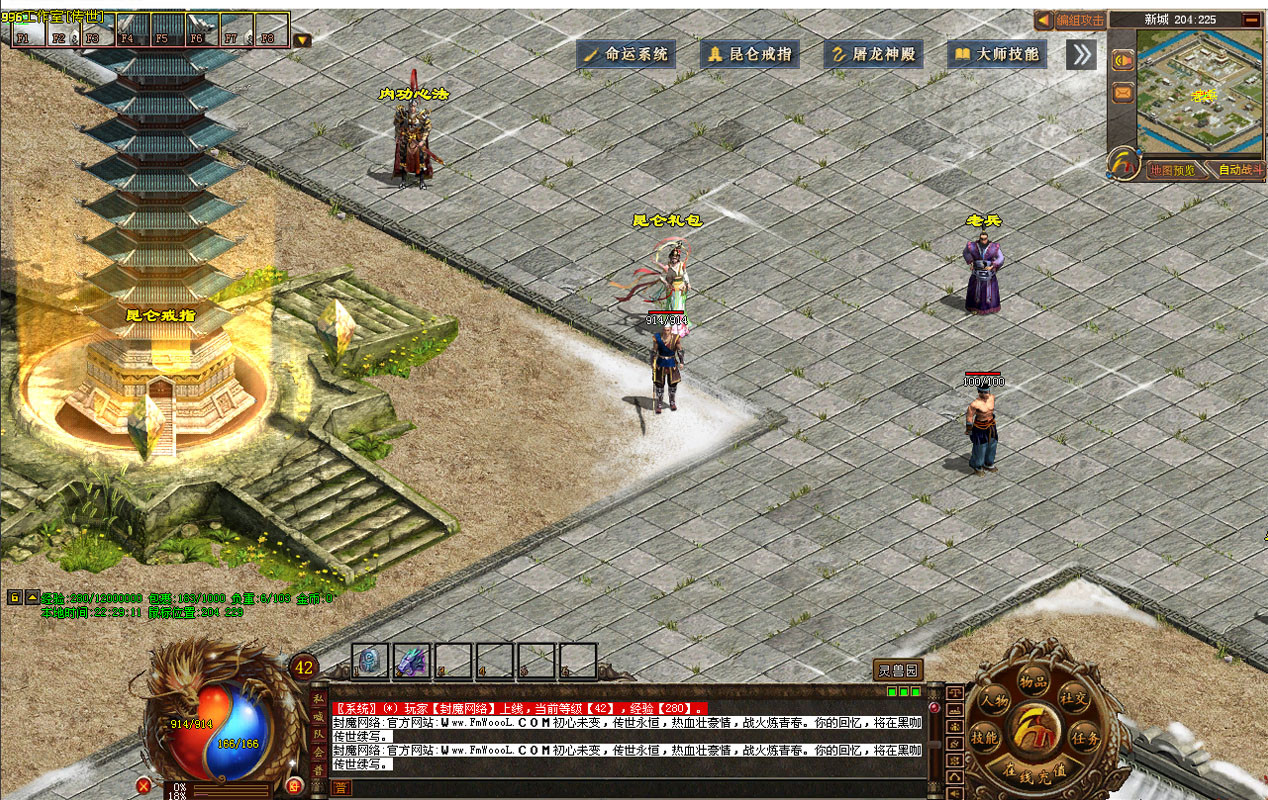
Task: Open the 大师技能 menu
Action: 997,54
